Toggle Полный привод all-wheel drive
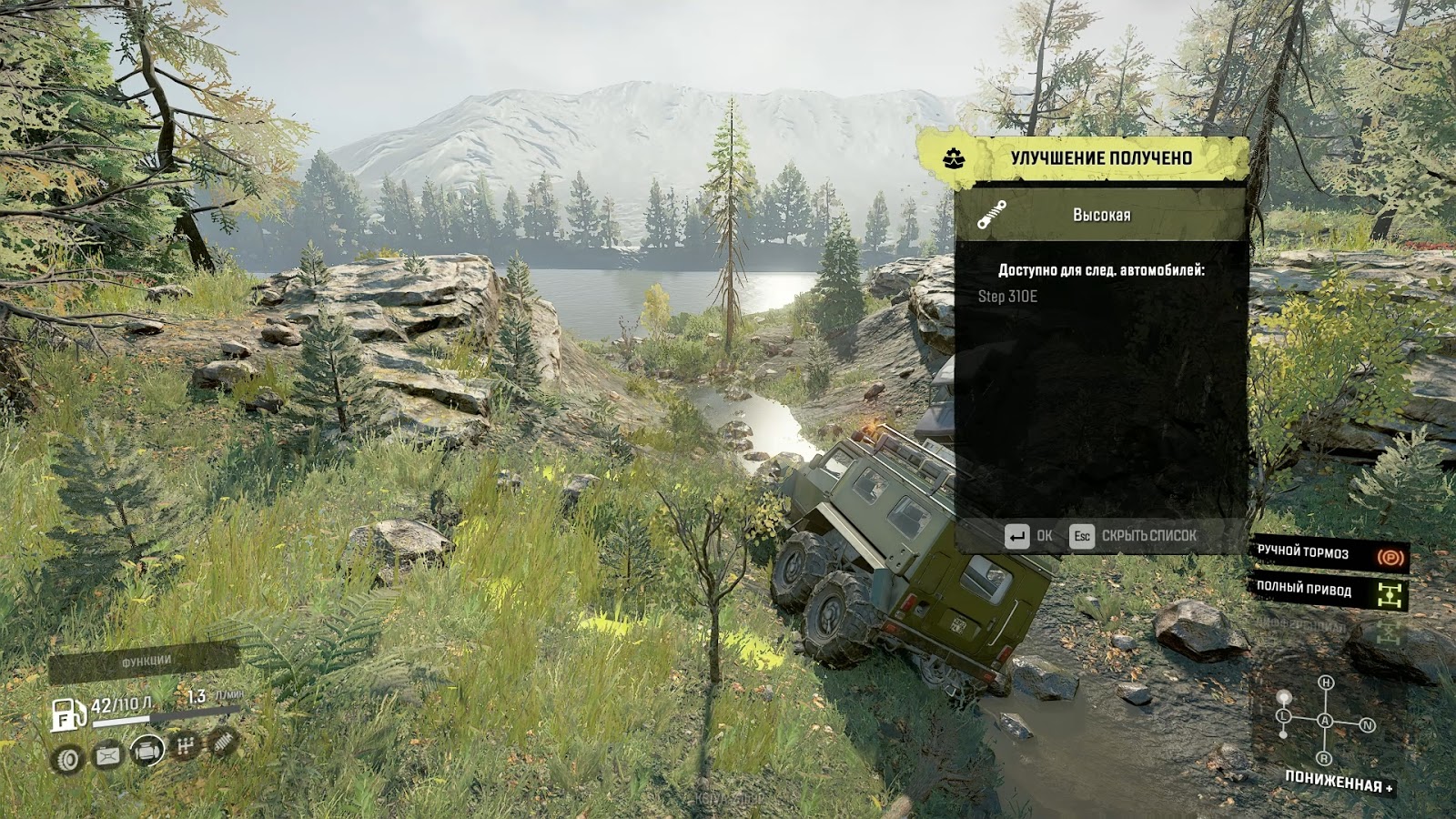The image size is (1456, 819). [x=1330, y=591]
